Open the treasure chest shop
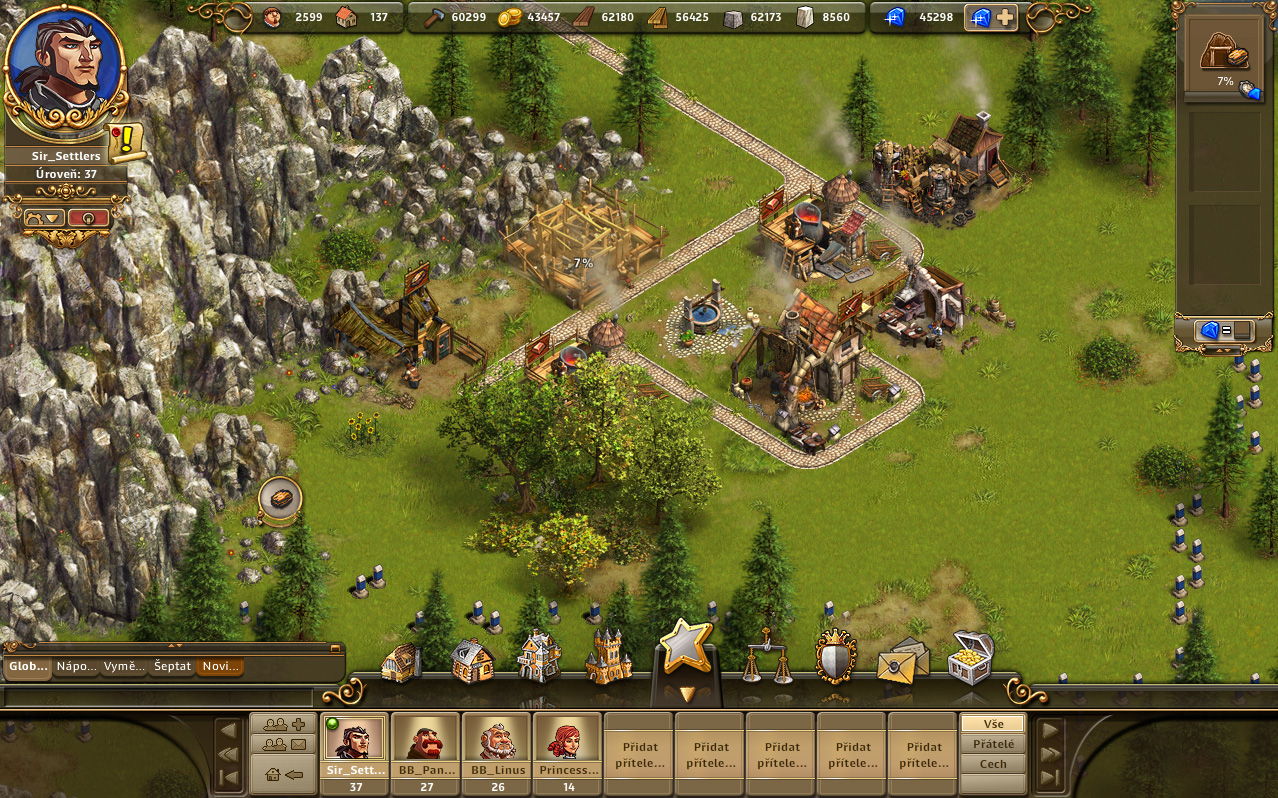 pos(970,657)
